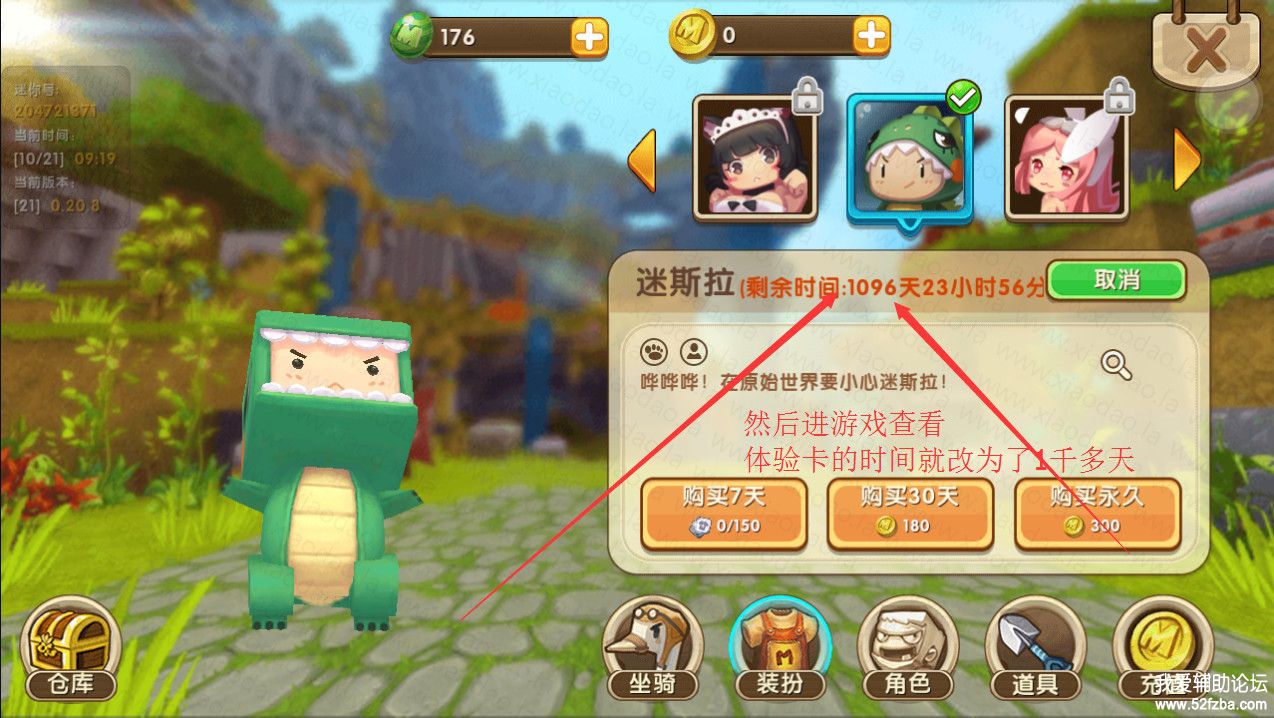Buy the 7-day skin option
Image resolution: width=1274 pixels, height=718 pixels.
723,513
